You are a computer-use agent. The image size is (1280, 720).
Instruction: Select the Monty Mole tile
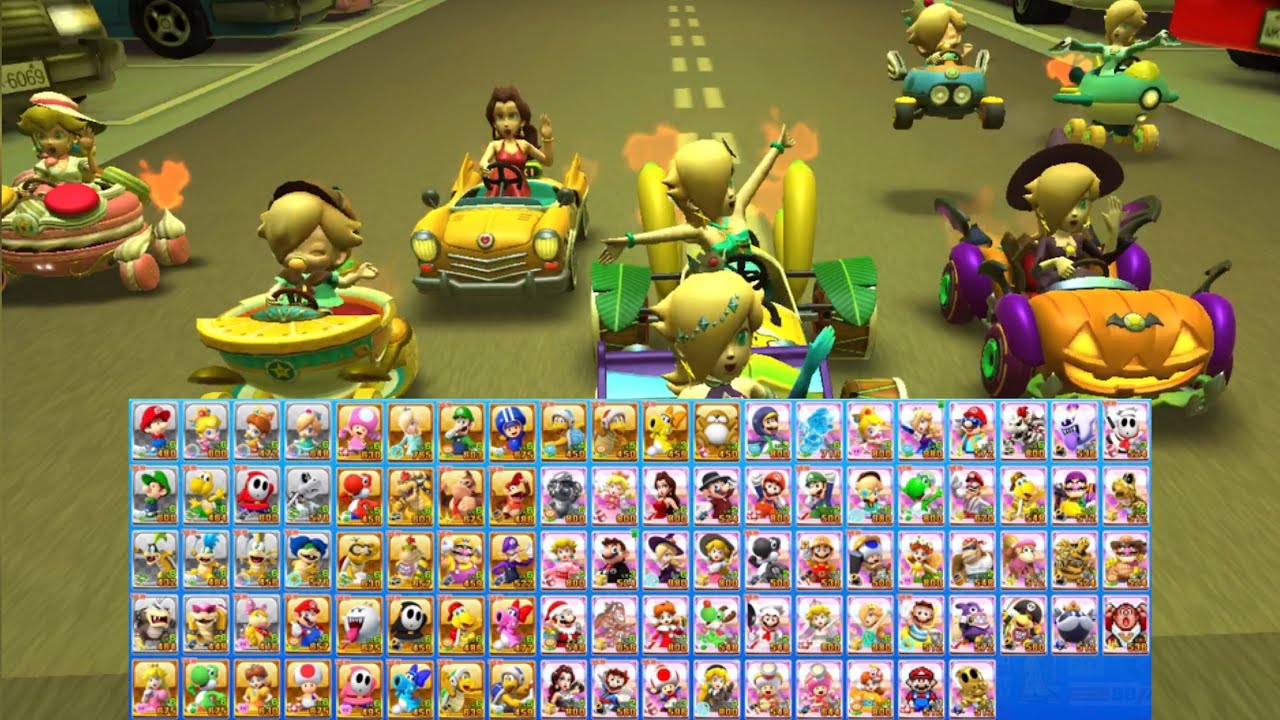(x=717, y=430)
